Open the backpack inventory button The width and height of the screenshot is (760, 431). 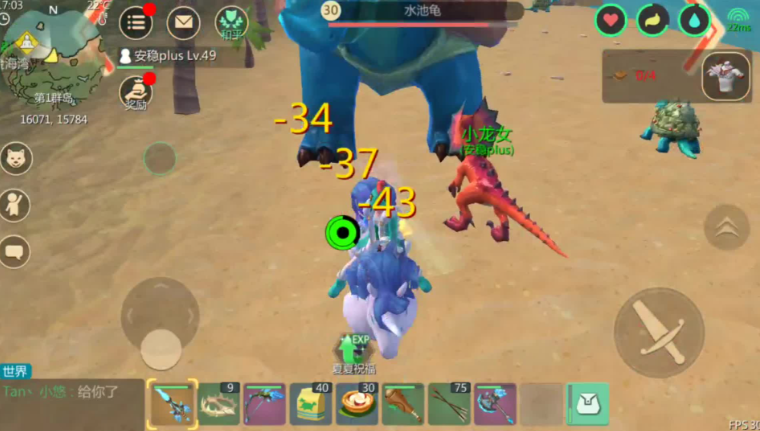[587, 404]
